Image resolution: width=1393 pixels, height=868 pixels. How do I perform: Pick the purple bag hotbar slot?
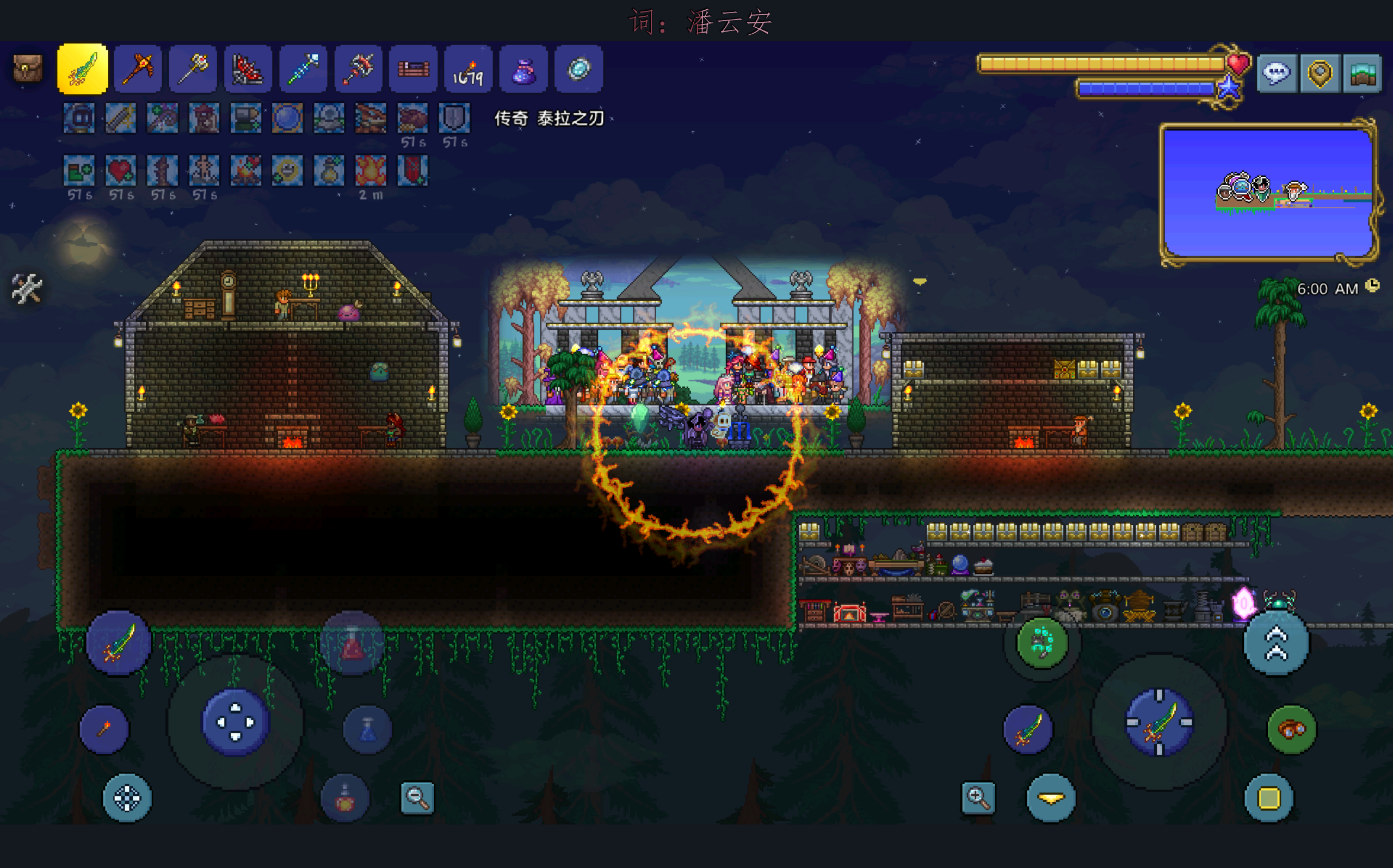click(x=523, y=69)
